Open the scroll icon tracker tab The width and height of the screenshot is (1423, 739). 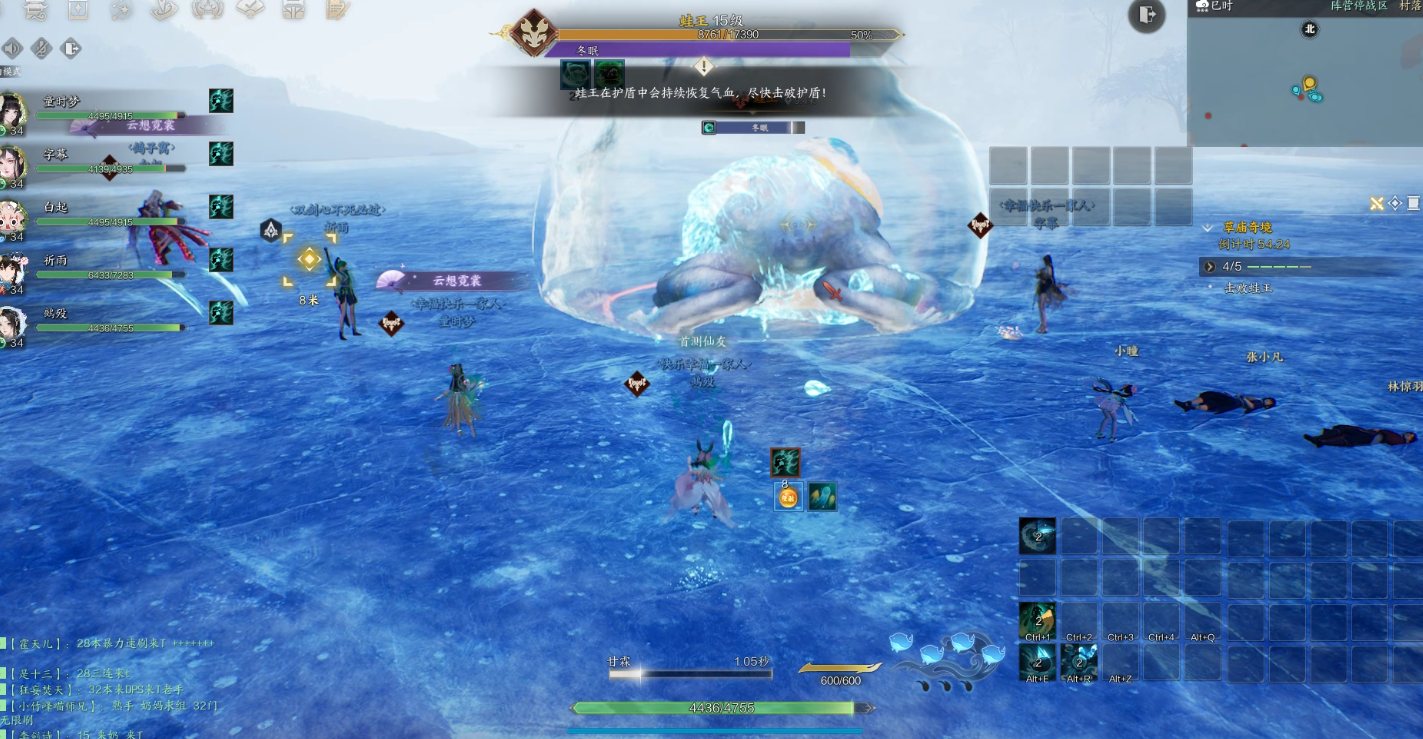[1413, 204]
